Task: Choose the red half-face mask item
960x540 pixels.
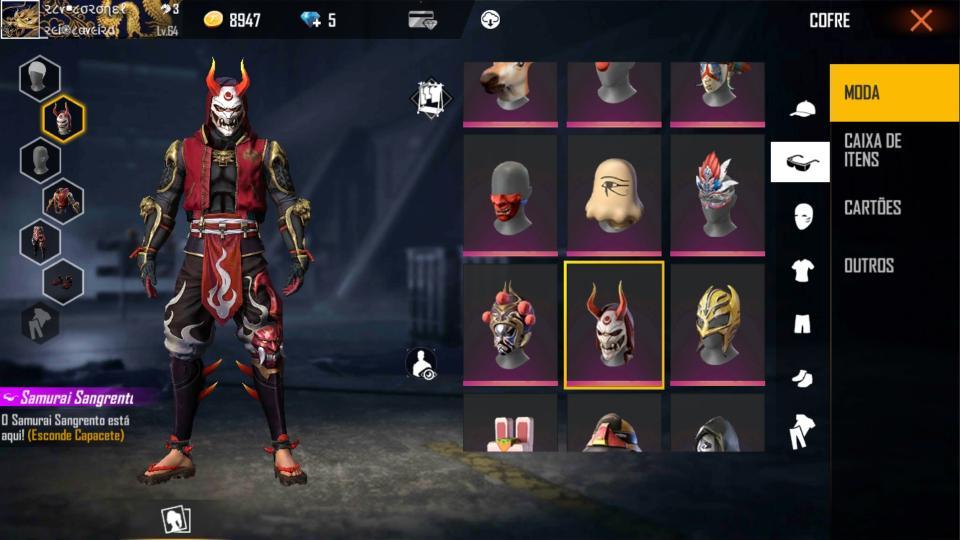Action: 510,194
